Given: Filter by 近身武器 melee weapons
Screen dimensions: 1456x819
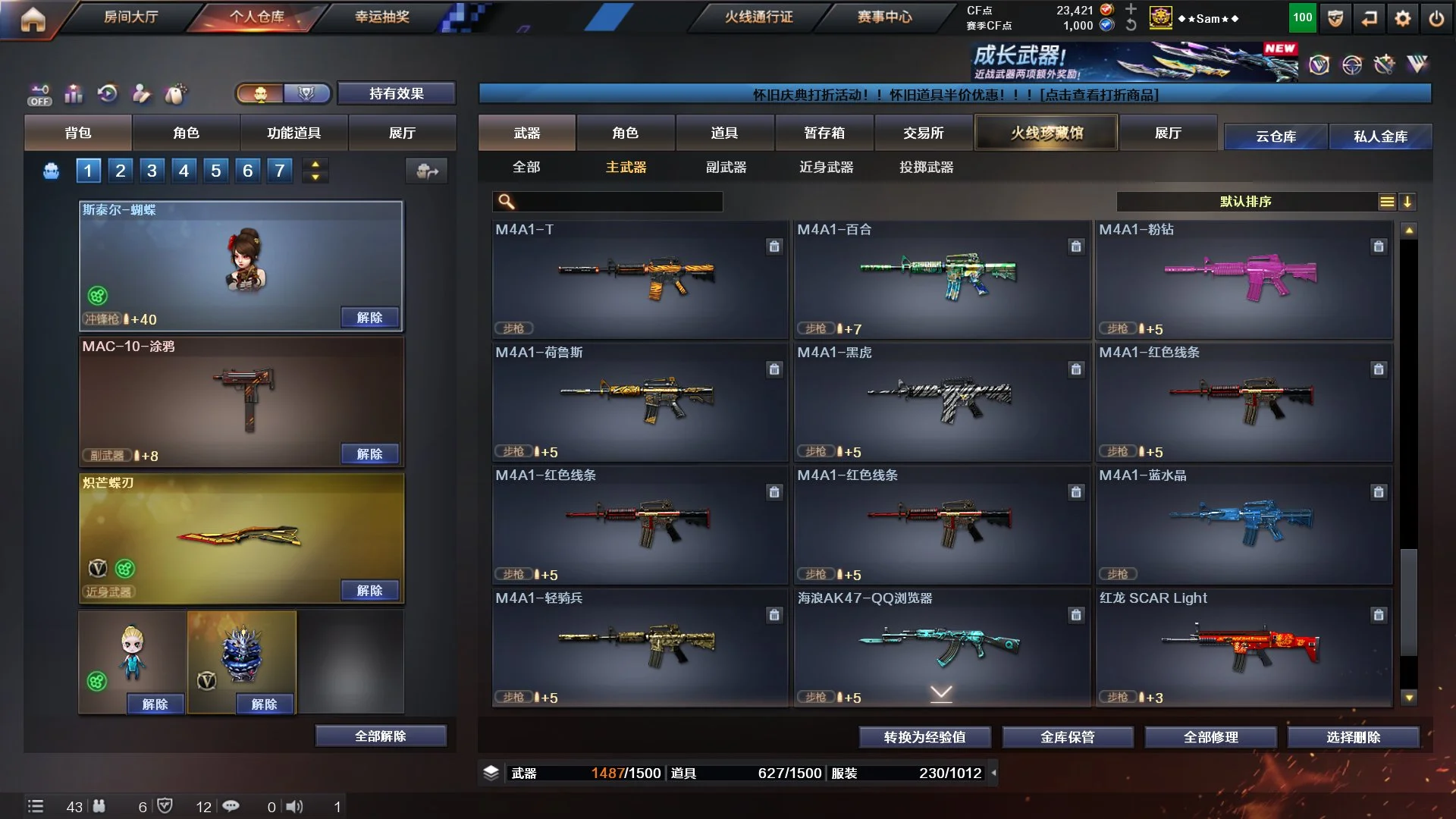Looking at the screenshot, I should (x=826, y=167).
